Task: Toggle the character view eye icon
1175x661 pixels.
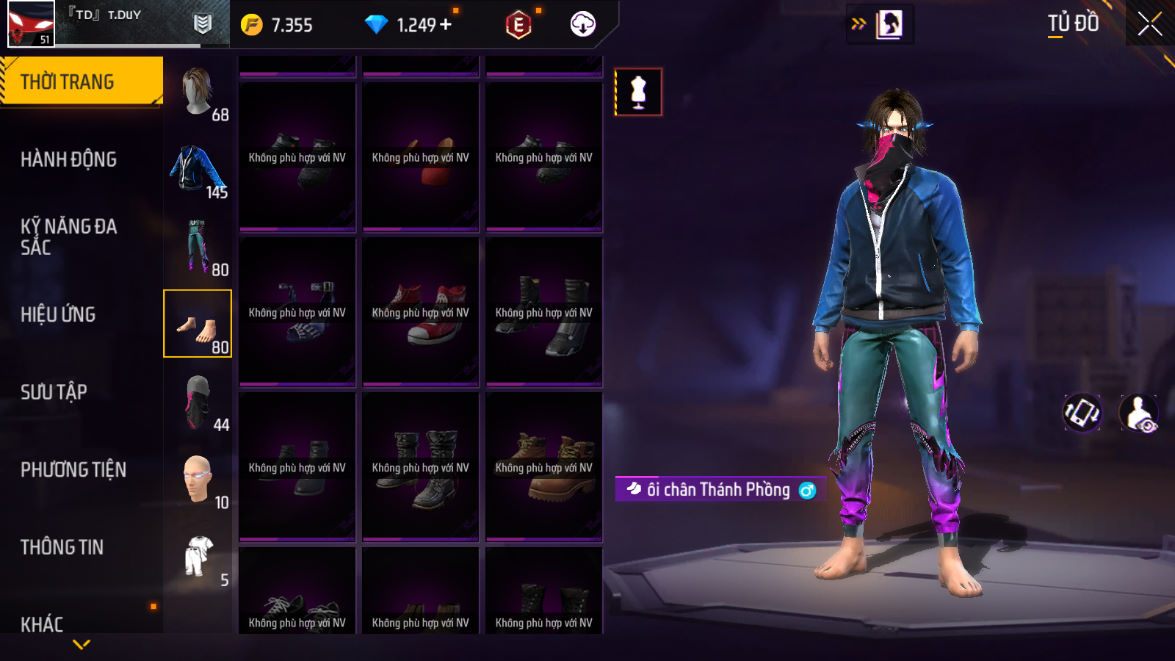Action: (1138, 413)
